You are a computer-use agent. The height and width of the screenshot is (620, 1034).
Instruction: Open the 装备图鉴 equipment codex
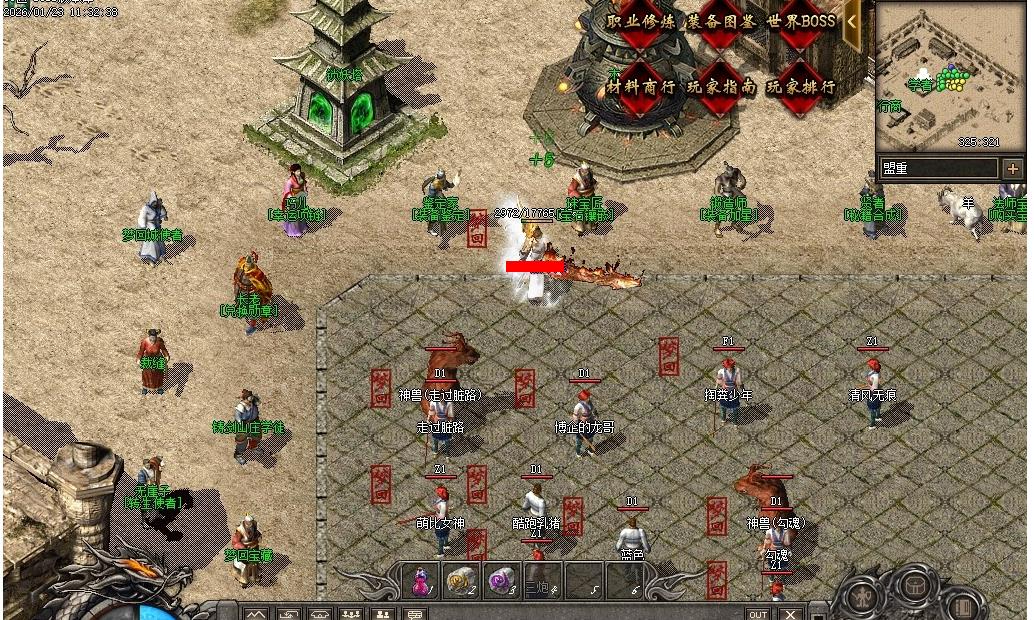coord(721,22)
